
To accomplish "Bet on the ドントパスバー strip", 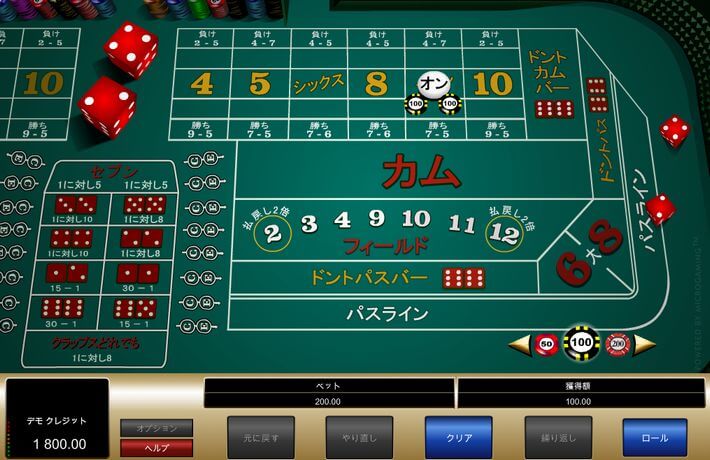I will click(368, 278).
